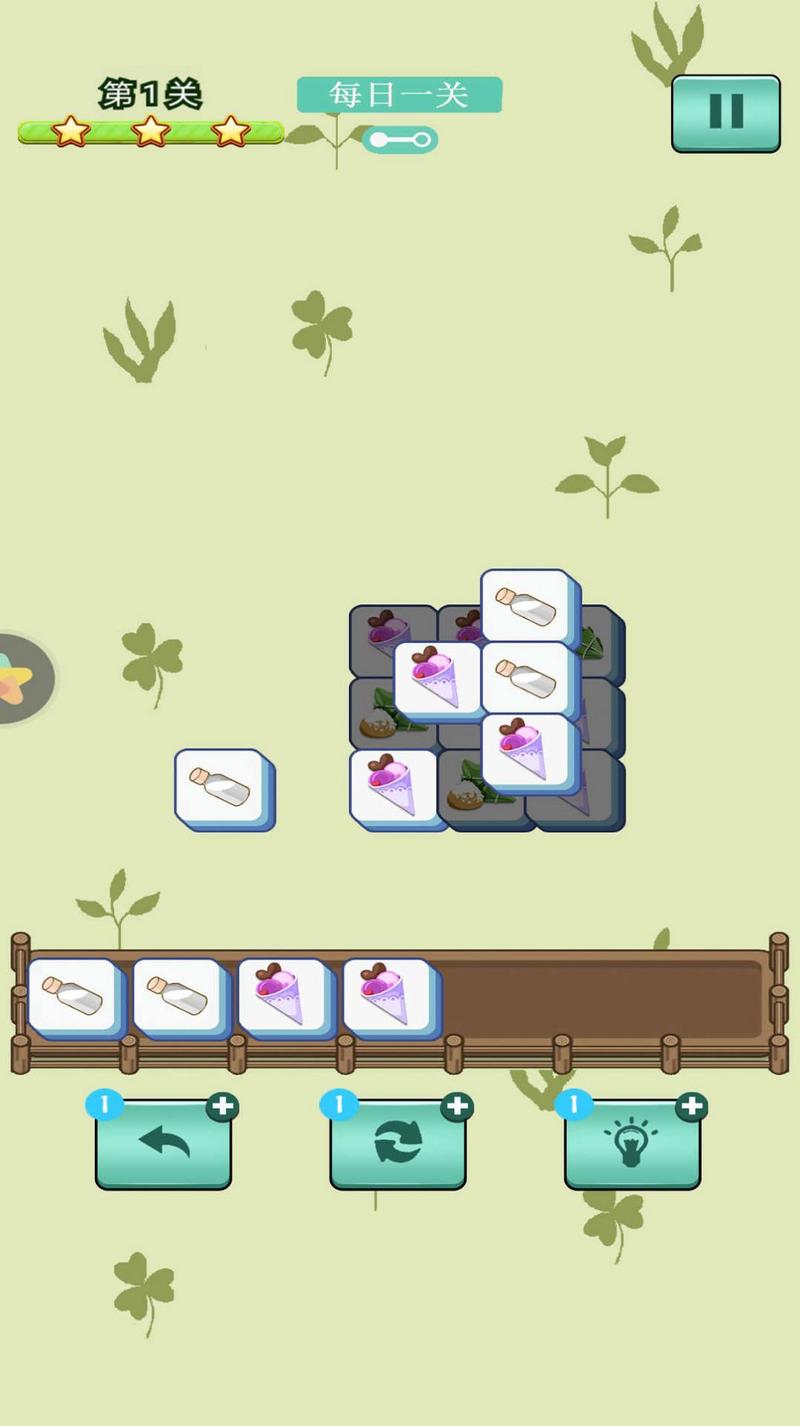This screenshot has width=800, height=1426.
Task: Add more undos via its plus badge
Action: tap(222, 1106)
